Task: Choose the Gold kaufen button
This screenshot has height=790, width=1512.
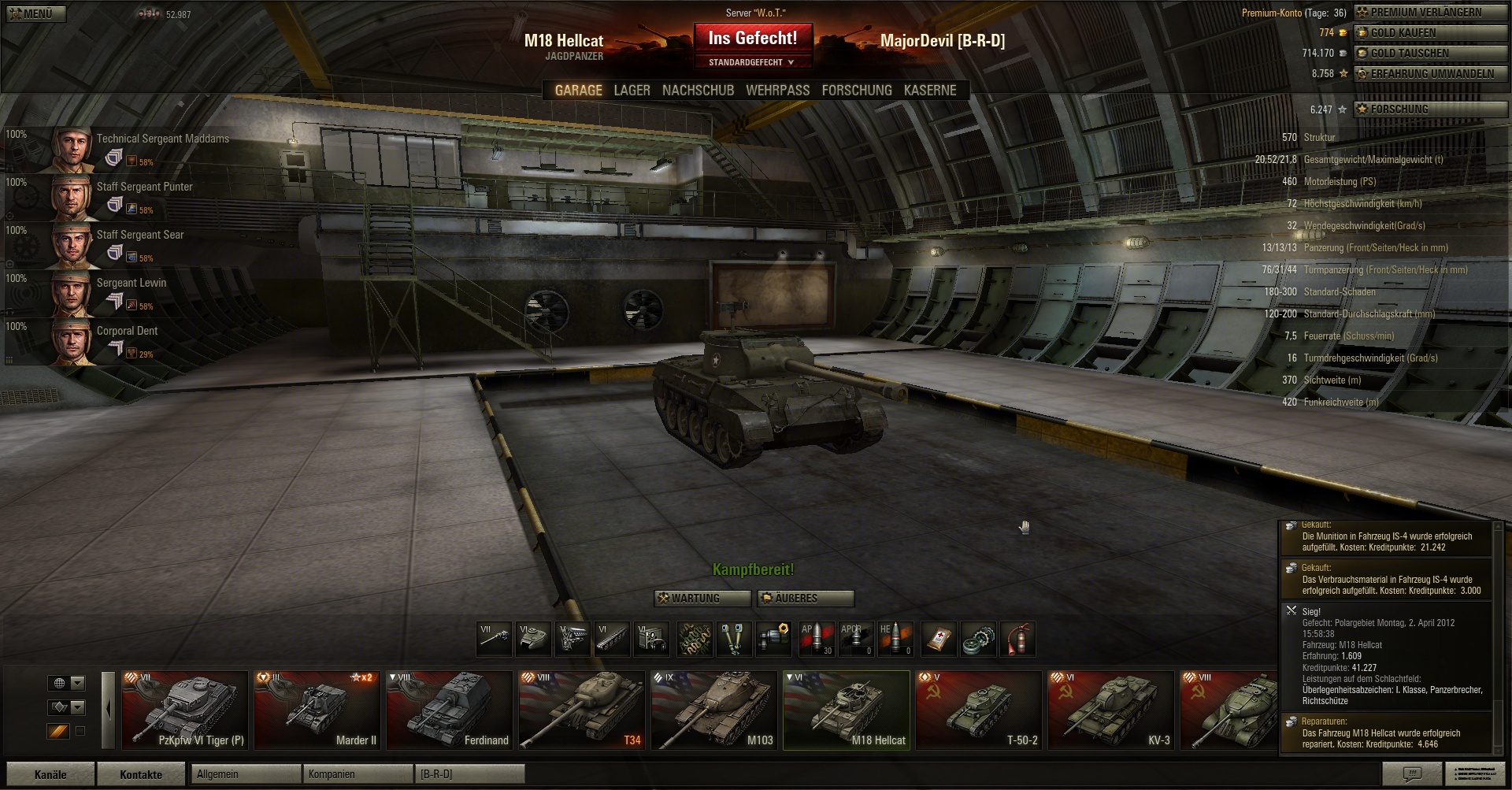Action: 1429,33
